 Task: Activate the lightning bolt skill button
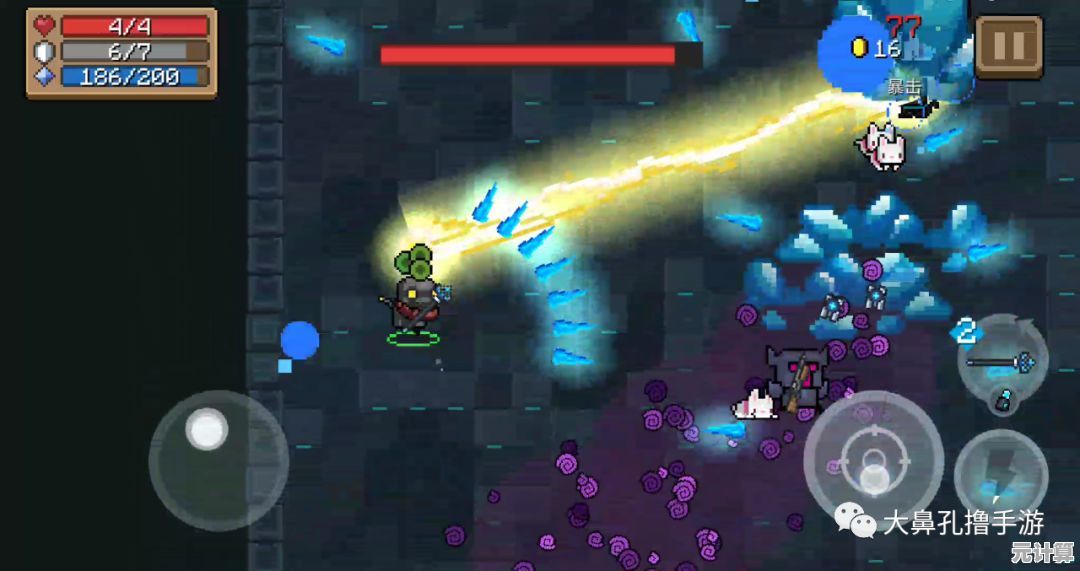coord(1000,476)
